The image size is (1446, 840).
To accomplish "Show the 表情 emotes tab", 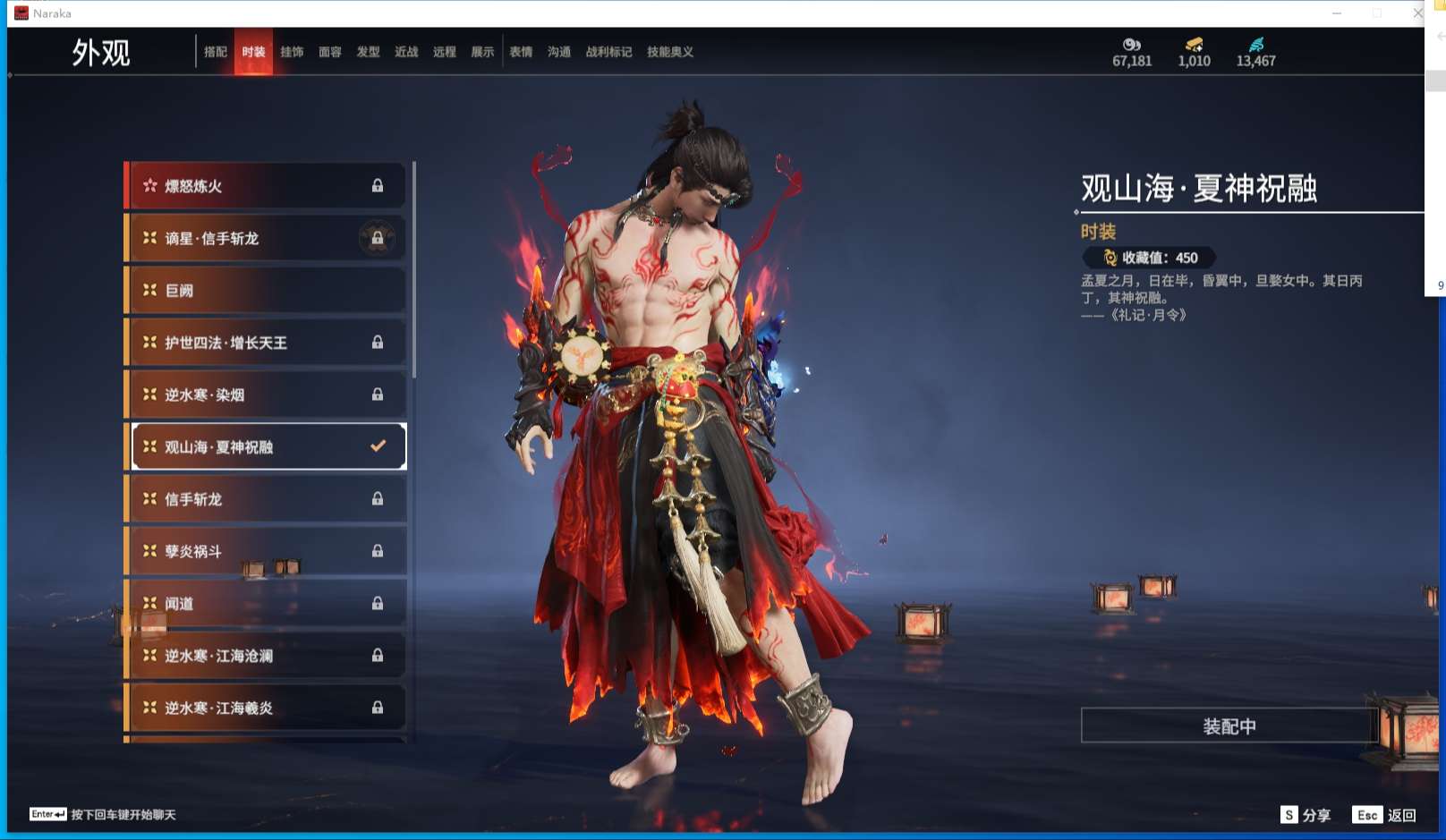I will [521, 52].
